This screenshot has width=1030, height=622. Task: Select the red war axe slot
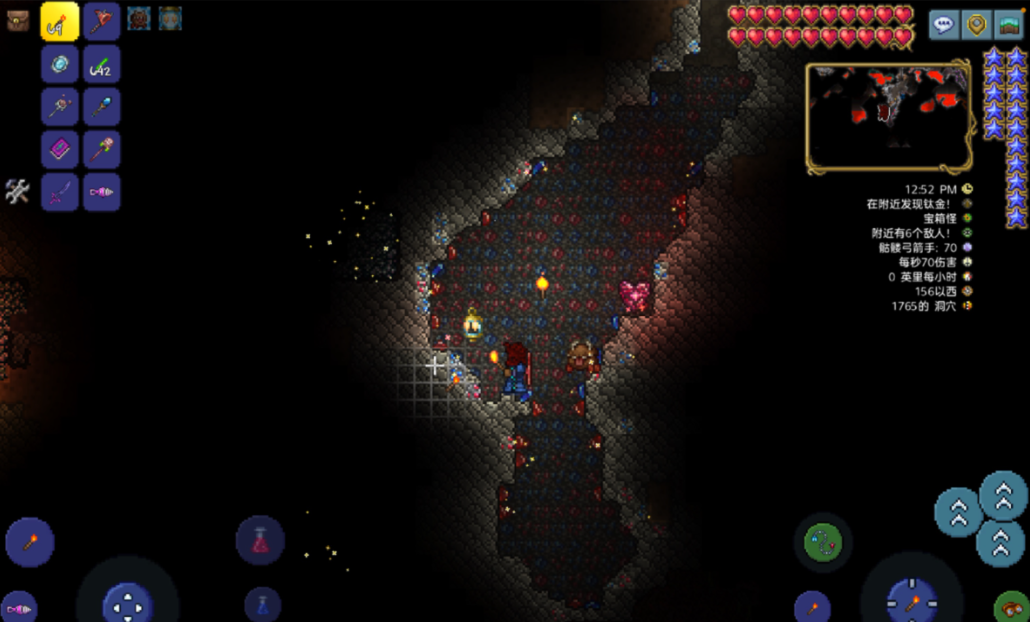click(102, 21)
